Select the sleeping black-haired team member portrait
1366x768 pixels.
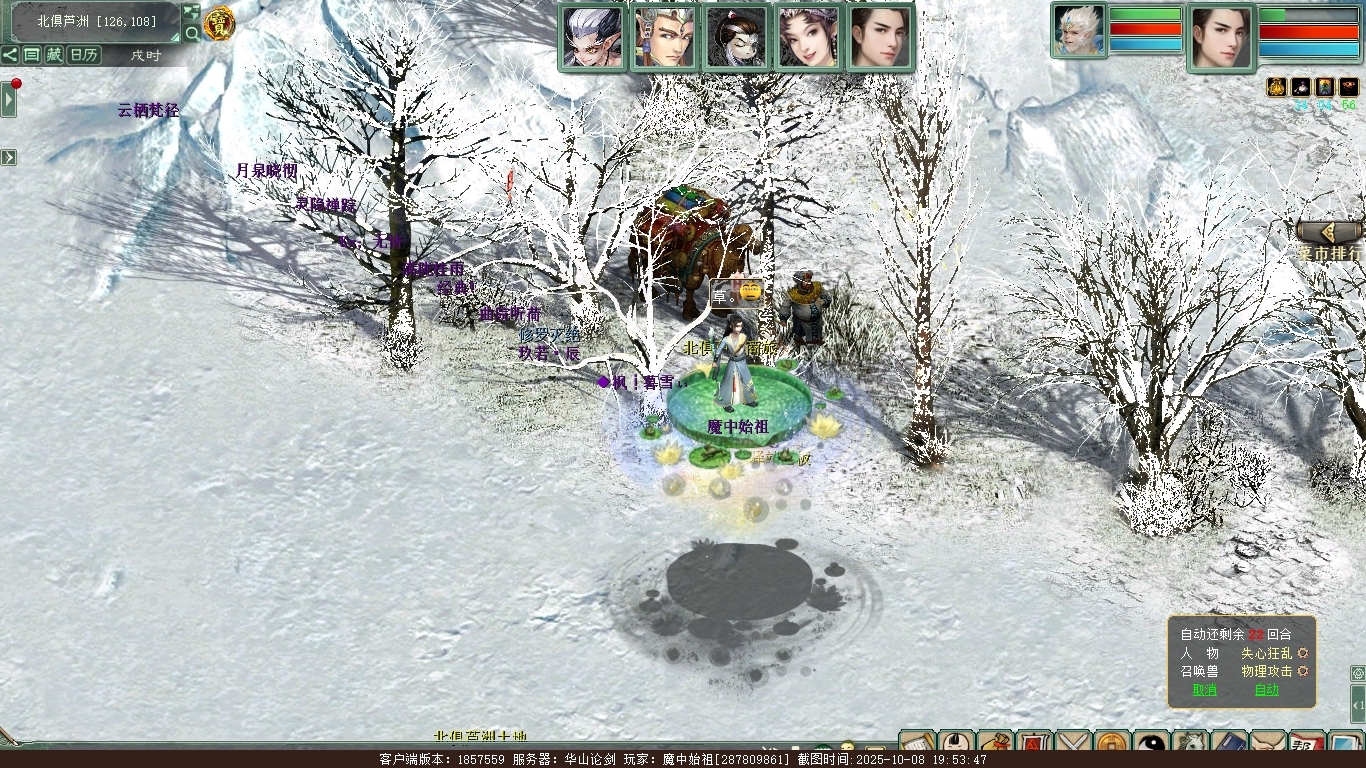[x=737, y=38]
